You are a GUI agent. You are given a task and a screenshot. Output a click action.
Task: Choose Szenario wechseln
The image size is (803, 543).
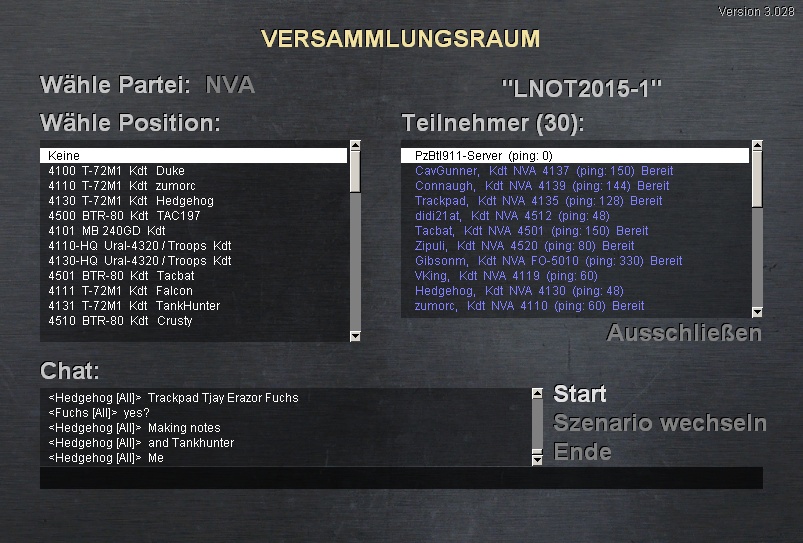click(659, 423)
